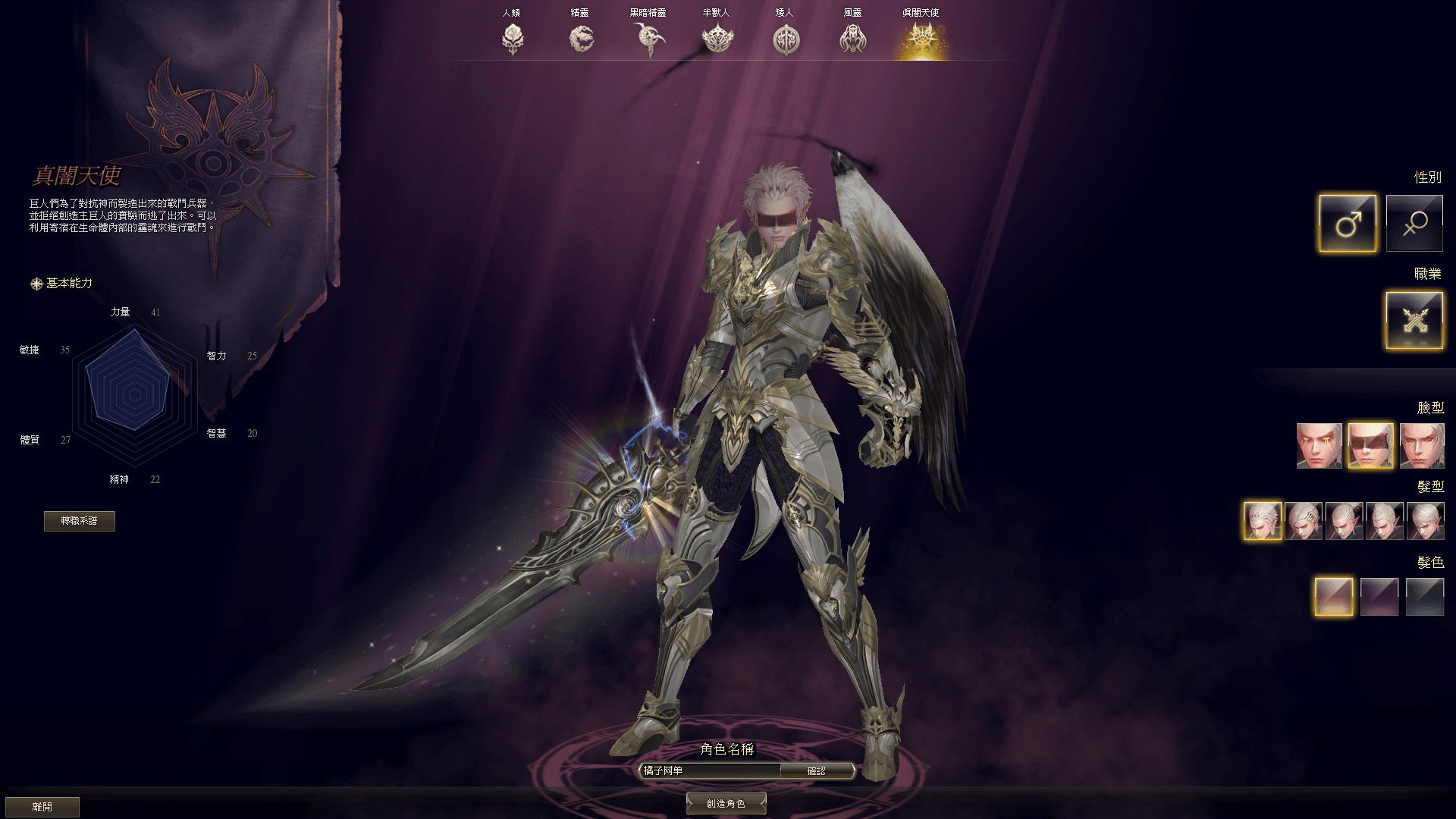Select the 矮人 (Dwarf) race icon
The image size is (1456, 819).
[785, 38]
